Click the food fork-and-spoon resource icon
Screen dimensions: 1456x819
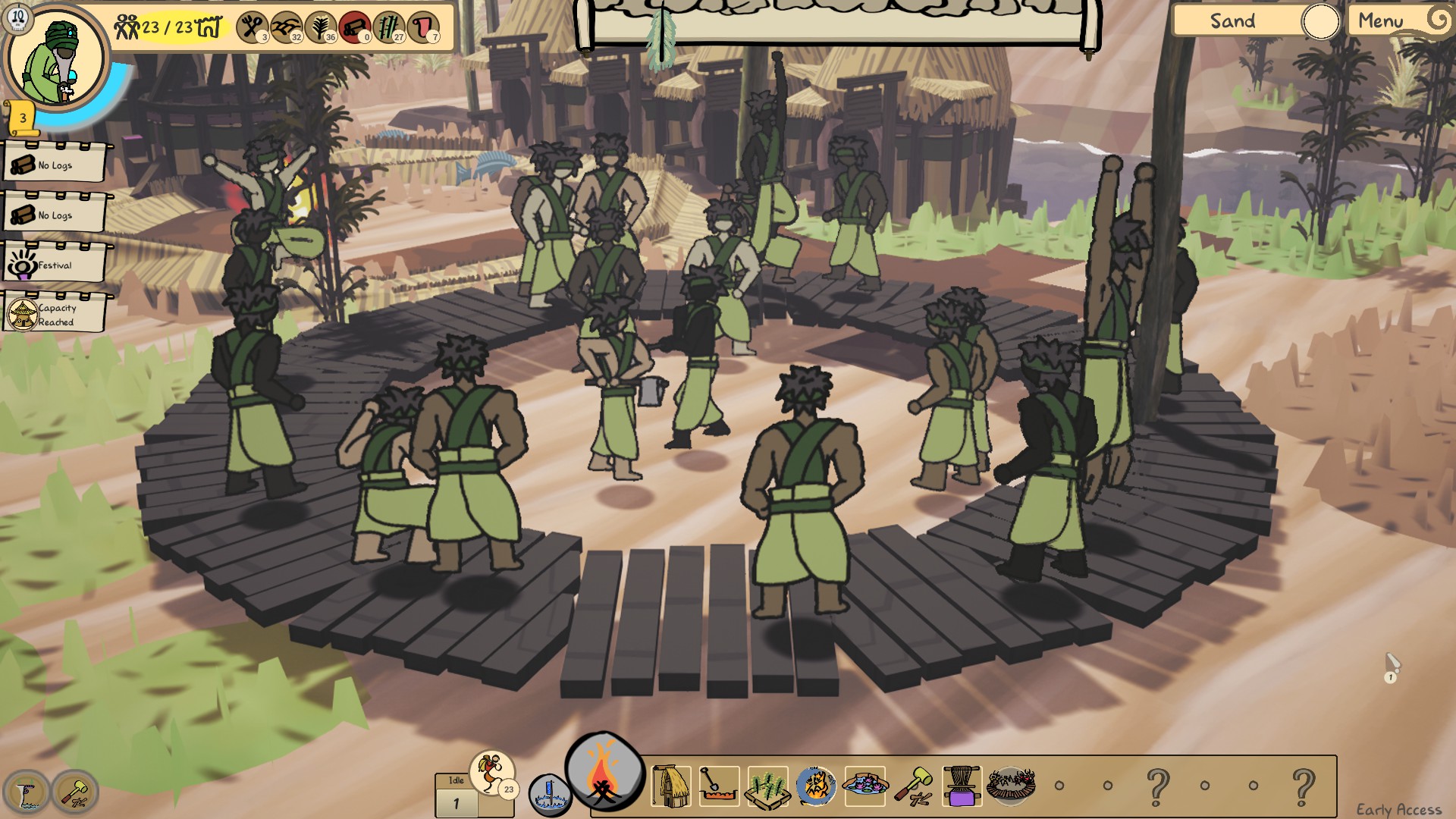[252, 27]
